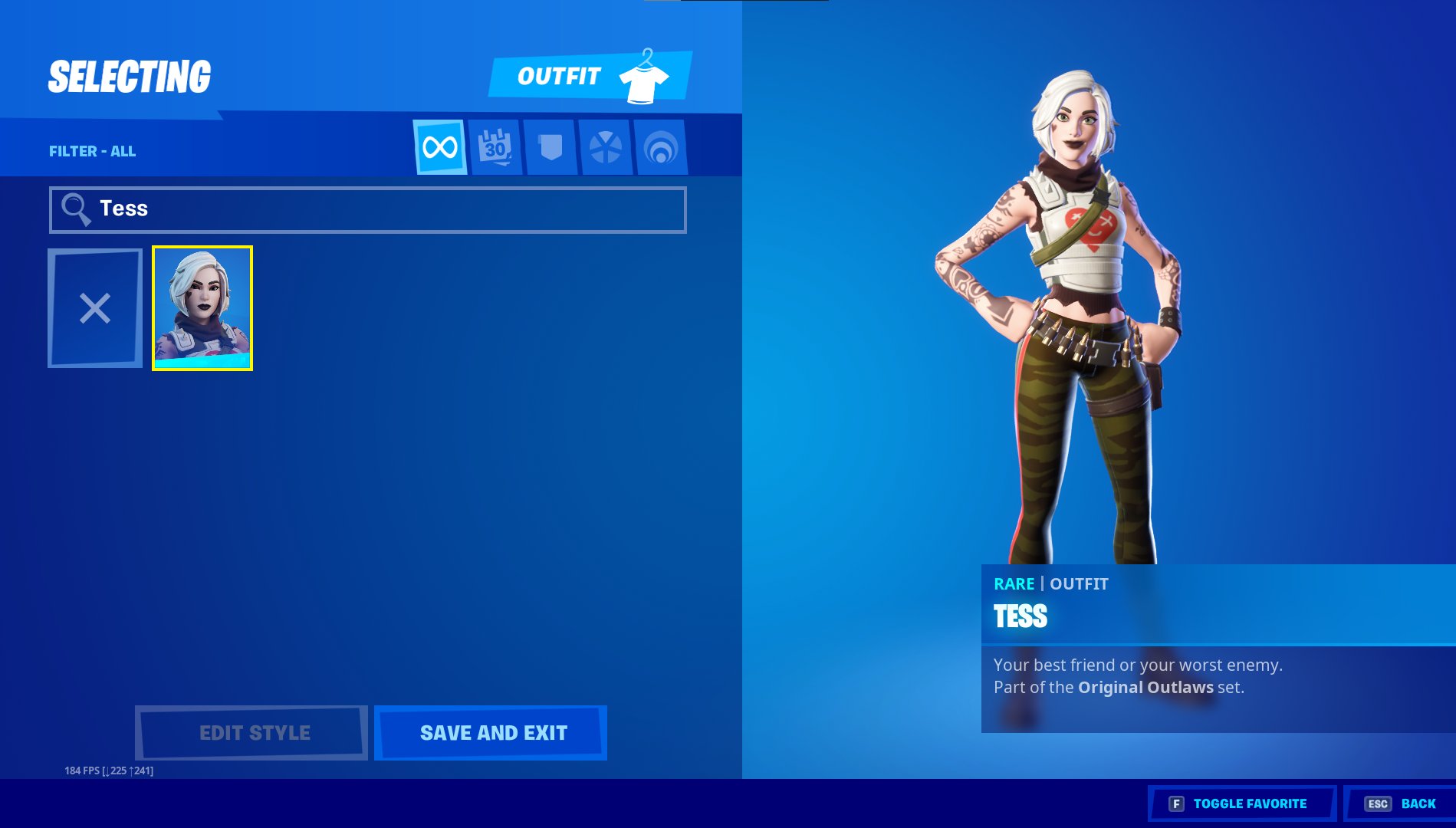1456x828 pixels.
Task: Toggle favorite on the Tess outfit
Action: tap(1241, 803)
